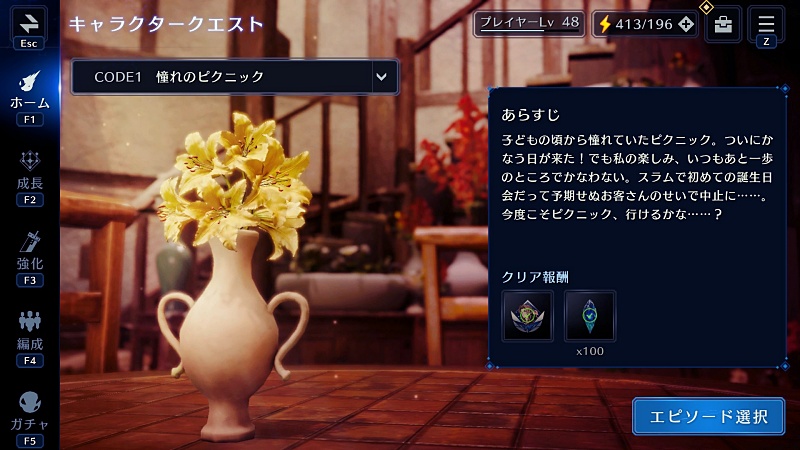Image resolution: width=800 pixels, height=450 pixels.
Task: Open the hamburger main menu
Action: coord(766,22)
